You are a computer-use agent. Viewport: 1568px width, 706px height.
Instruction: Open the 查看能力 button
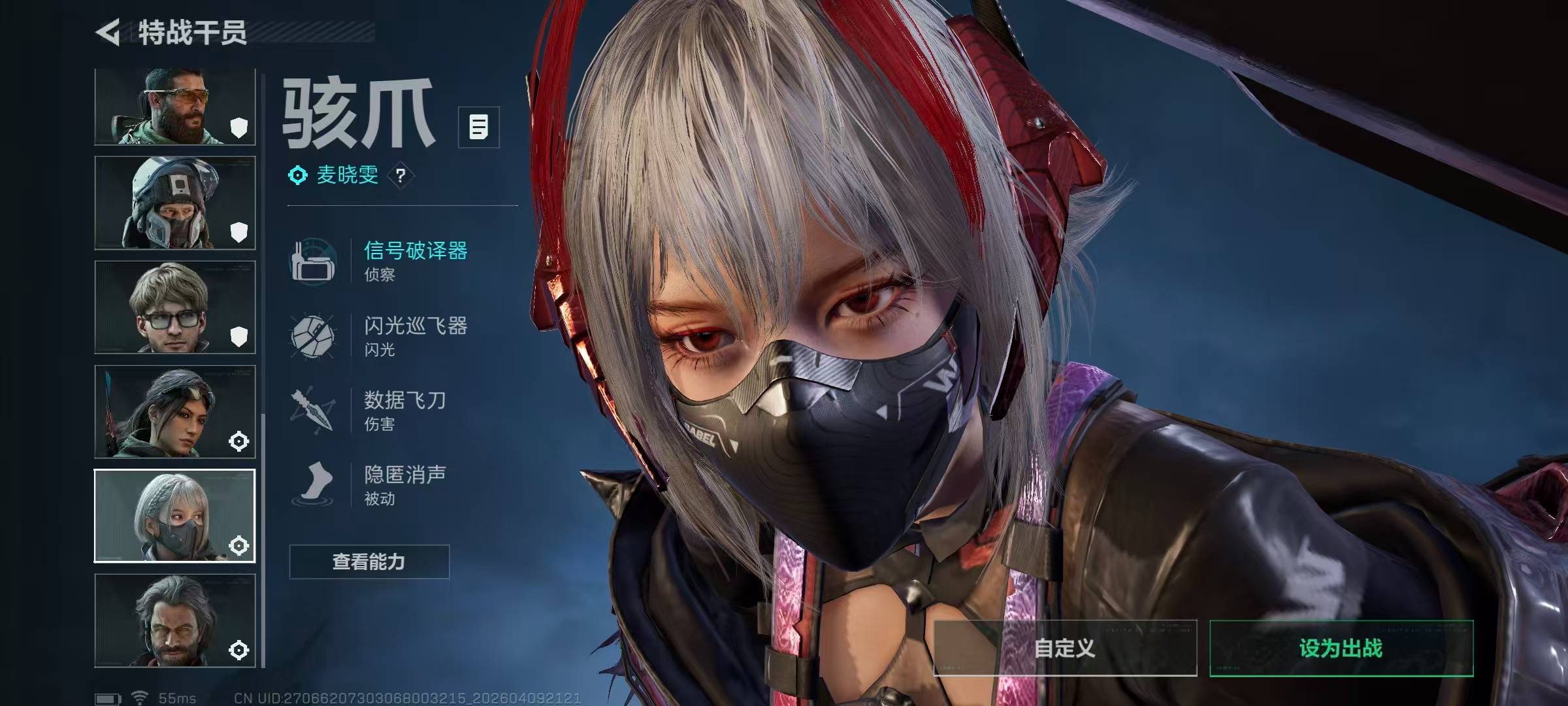369,562
